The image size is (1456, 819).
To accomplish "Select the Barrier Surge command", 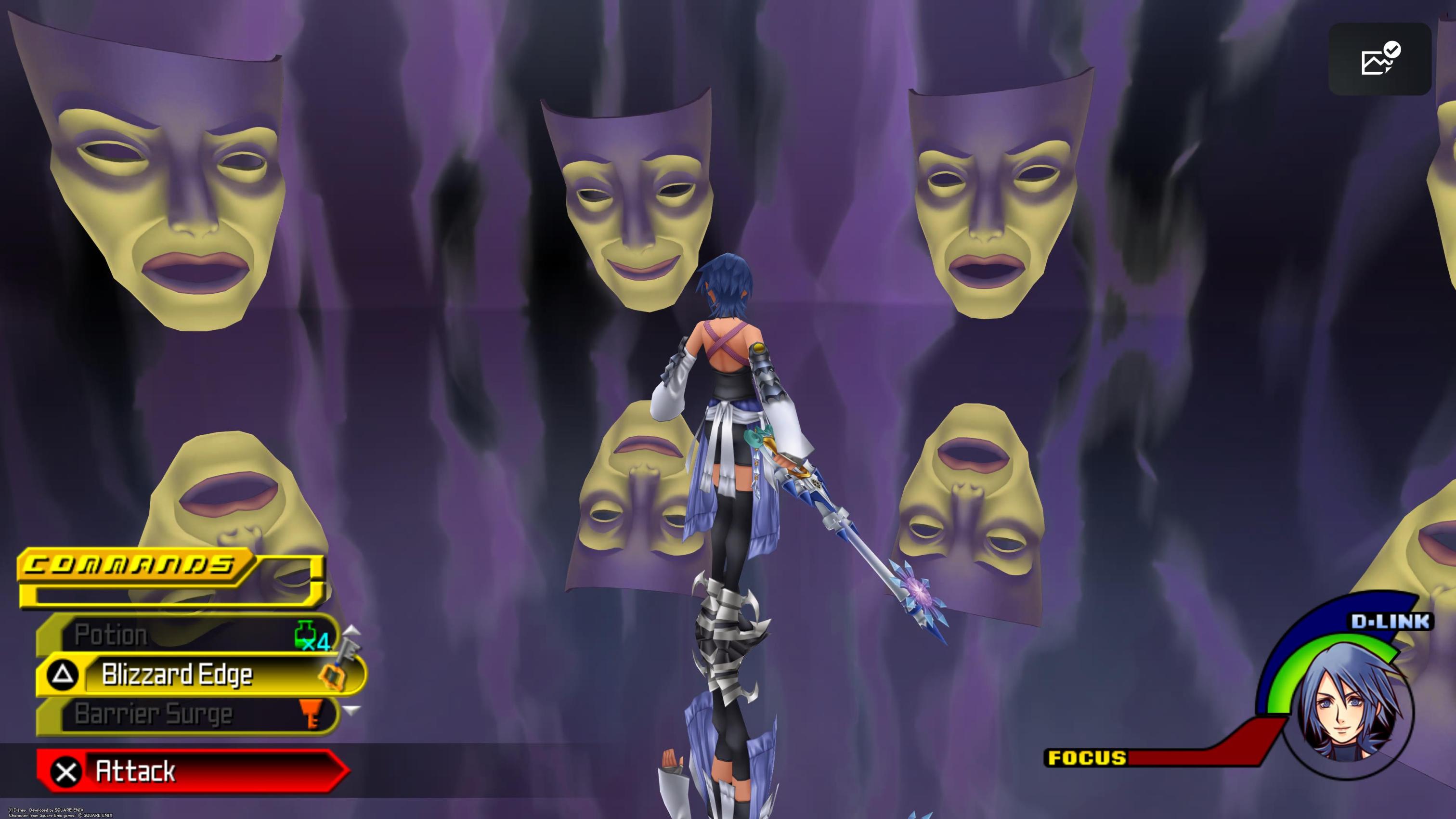I will click(x=186, y=715).
